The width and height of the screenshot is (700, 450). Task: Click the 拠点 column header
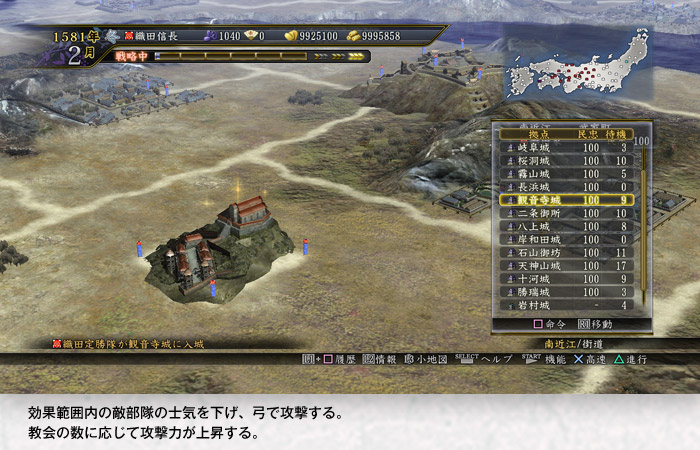point(539,134)
